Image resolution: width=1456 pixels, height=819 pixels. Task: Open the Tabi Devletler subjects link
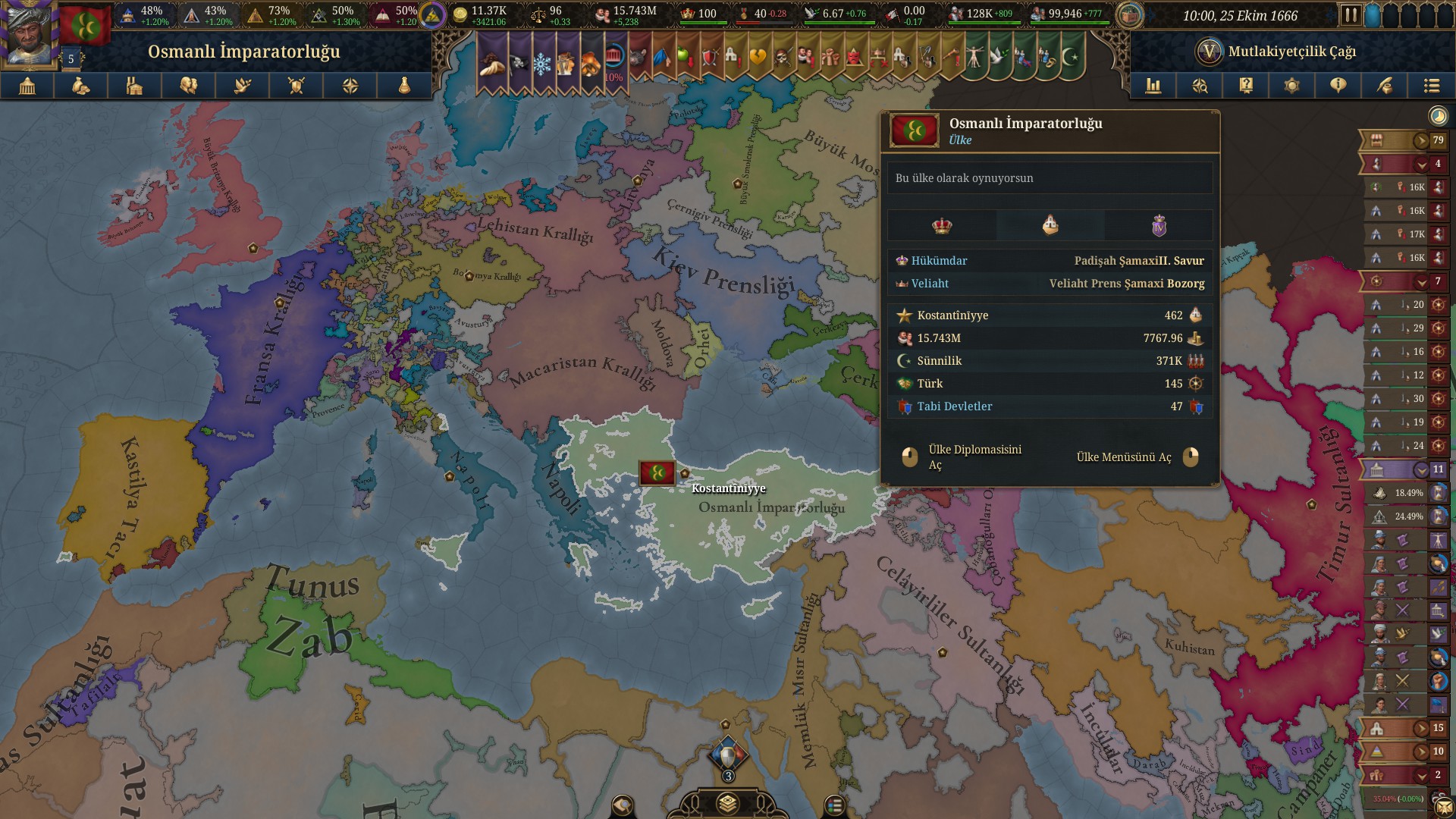[954, 406]
